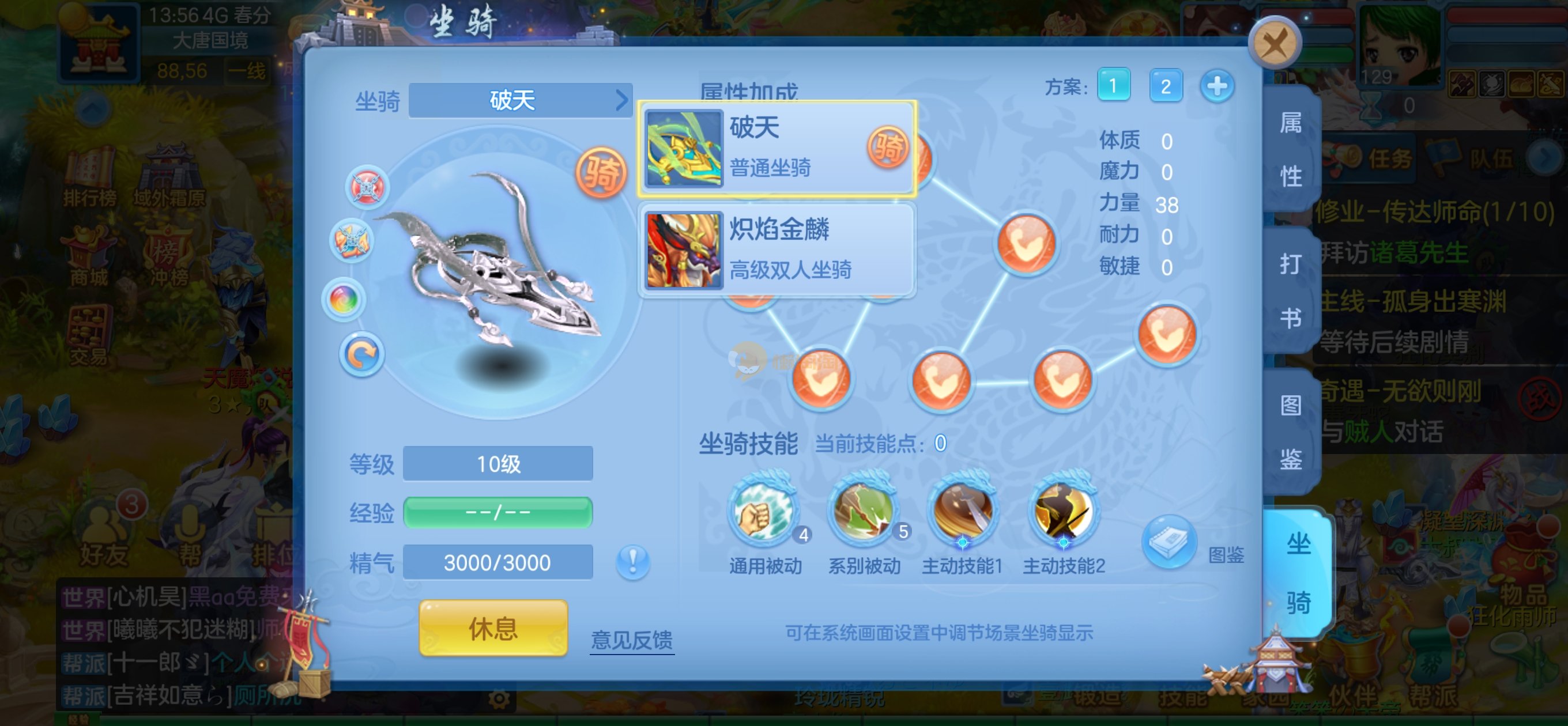Choose the 炽焰金麟 mount entry

point(776,250)
